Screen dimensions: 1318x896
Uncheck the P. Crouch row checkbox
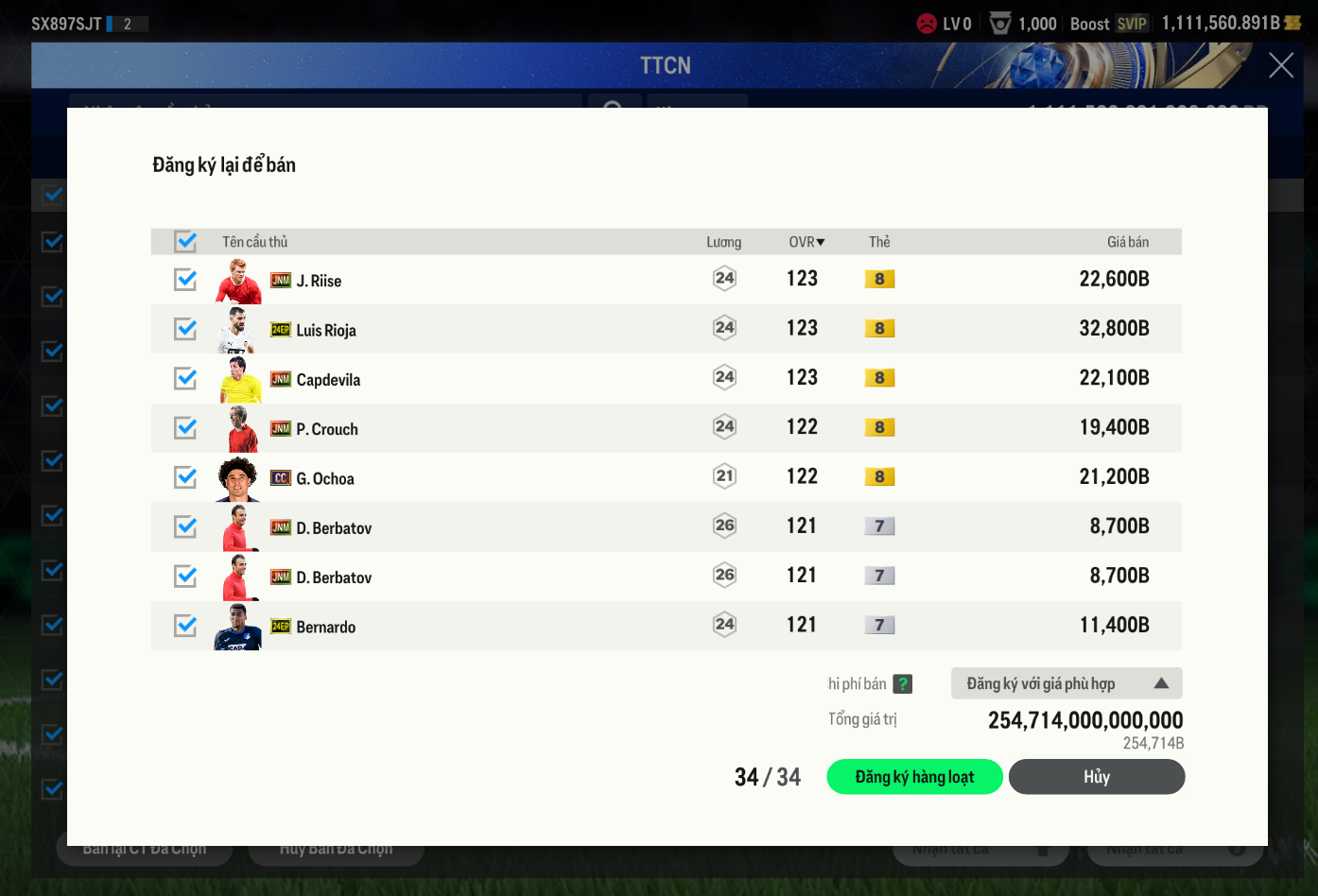click(x=185, y=428)
